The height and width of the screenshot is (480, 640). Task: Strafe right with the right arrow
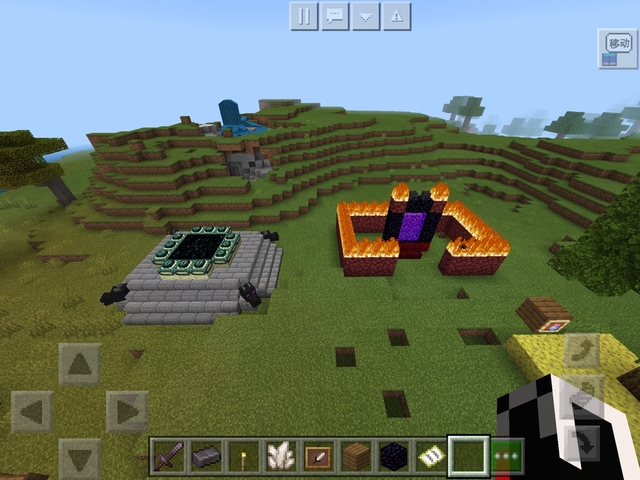point(127,411)
